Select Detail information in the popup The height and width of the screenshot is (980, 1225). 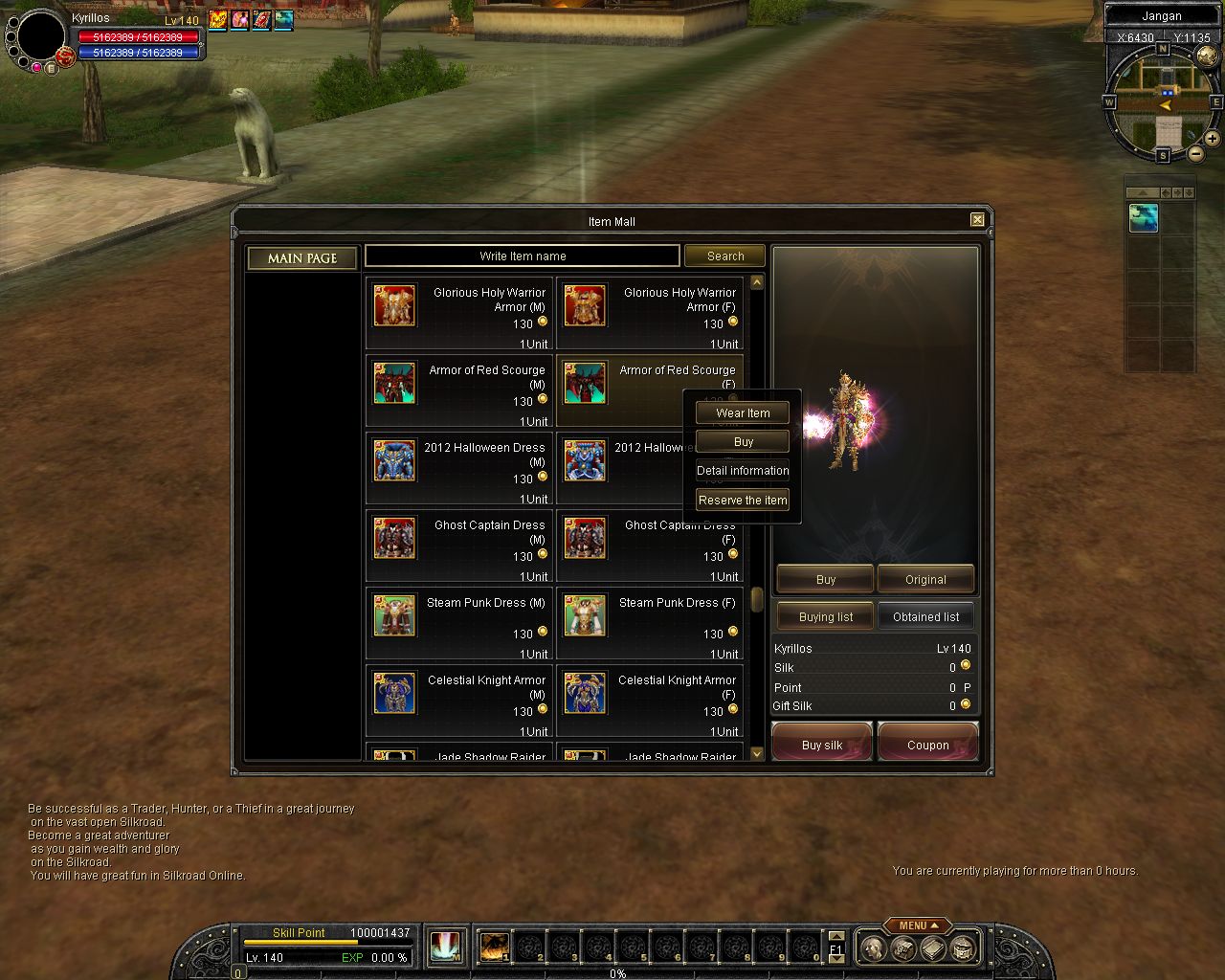[x=743, y=471]
